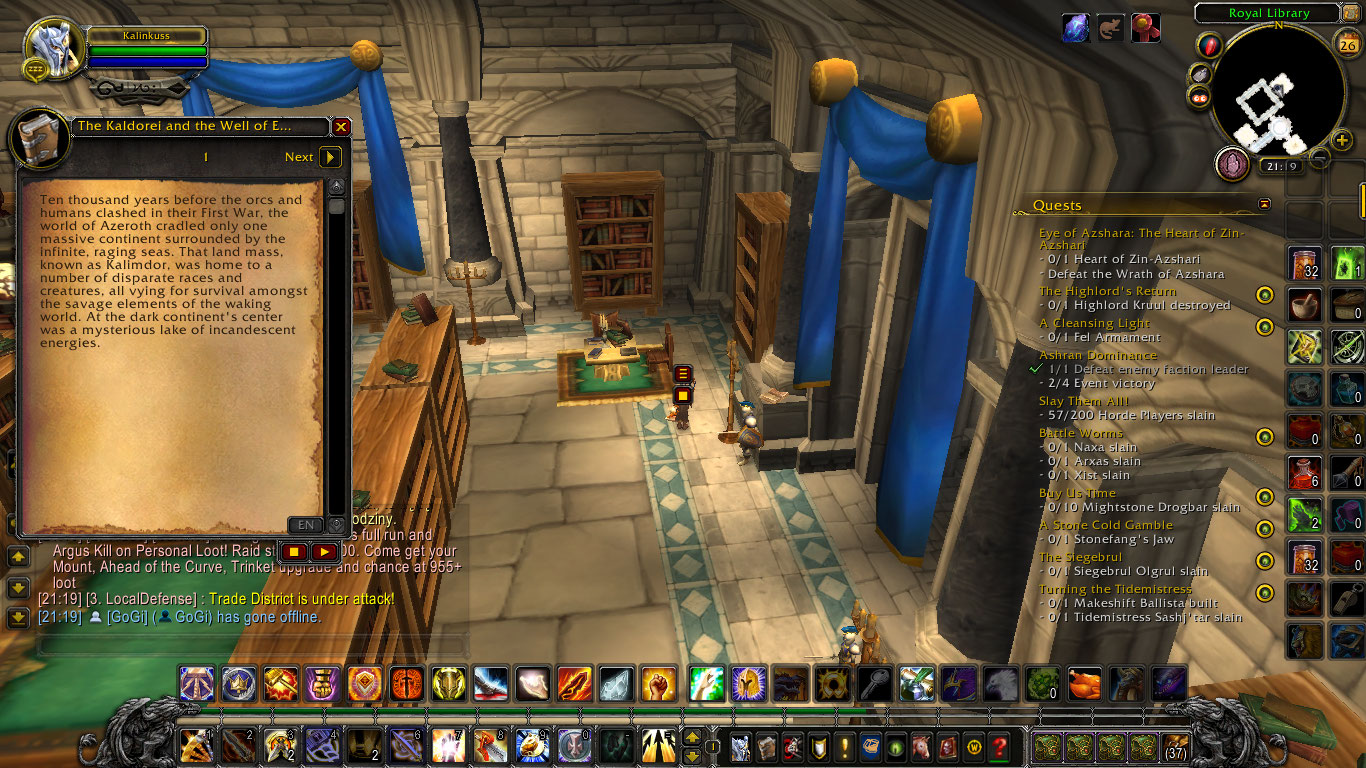Open the Game Menu via the W logo micro-button
Image resolution: width=1366 pixels, height=768 pixels.
975,749
